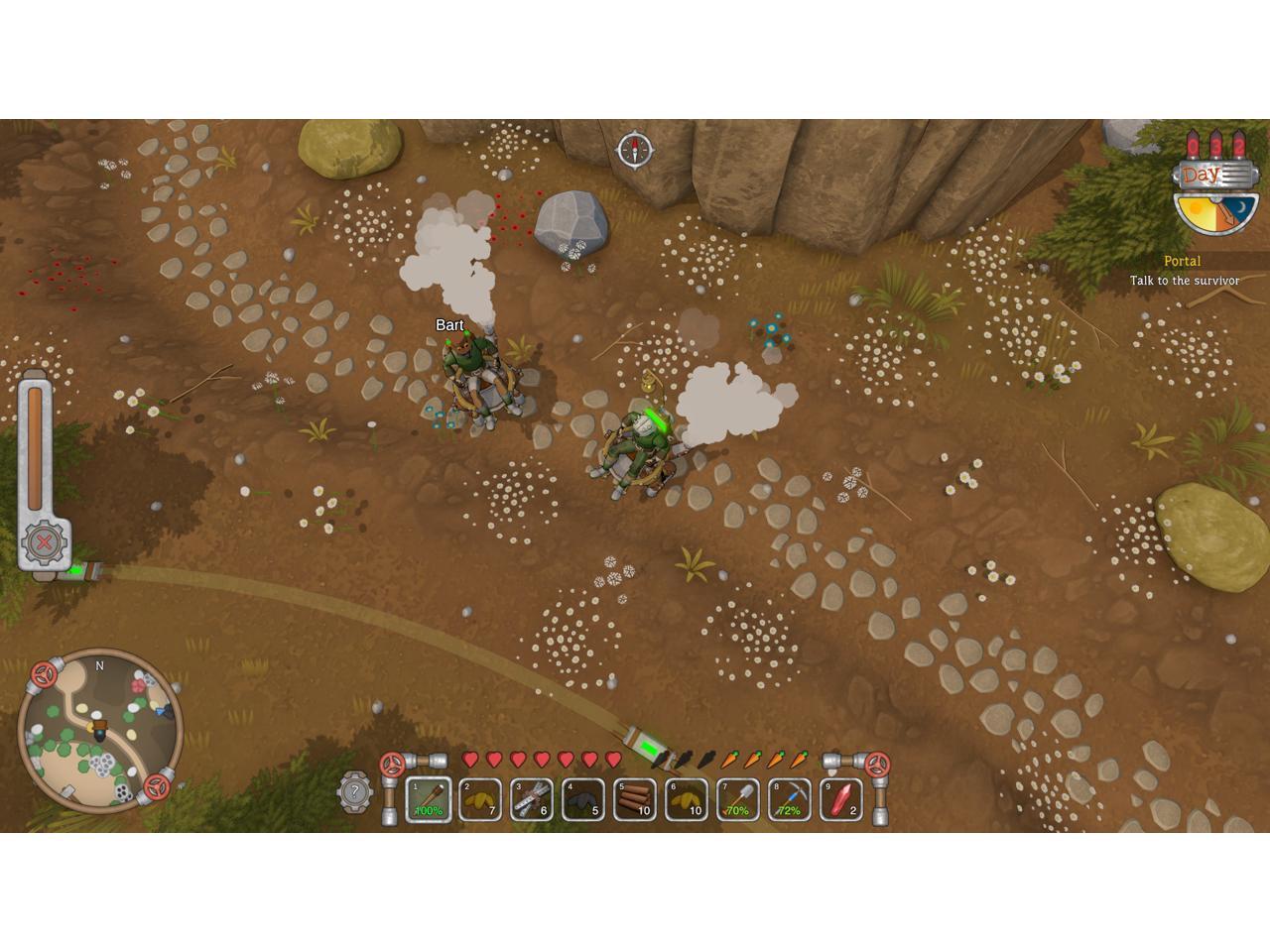Select the wooden club in slot 1
Screen dimensions: 1270x952
click(429, 799)
